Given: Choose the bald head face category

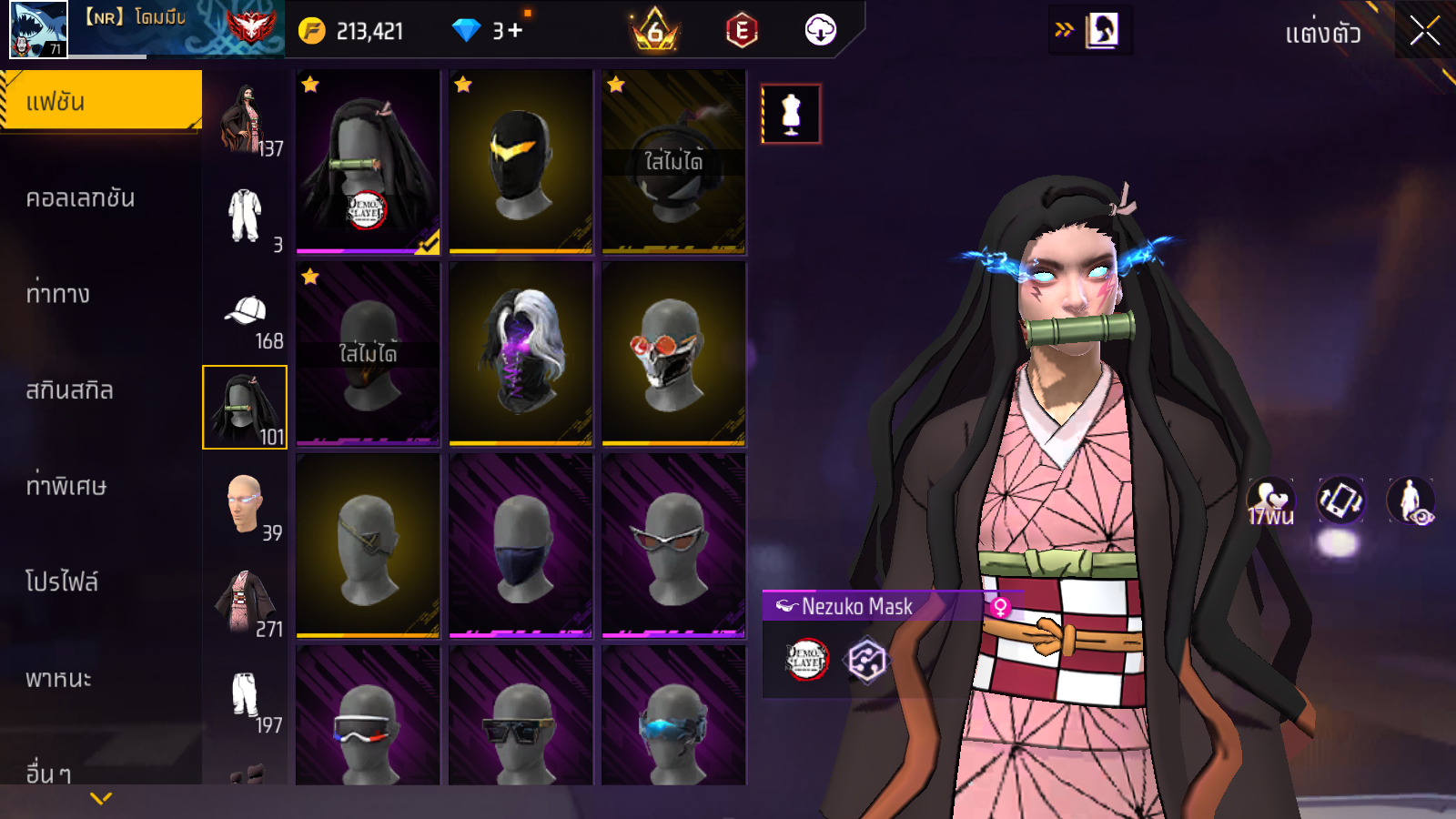Looking at the screenshot, I should point(245,505).
